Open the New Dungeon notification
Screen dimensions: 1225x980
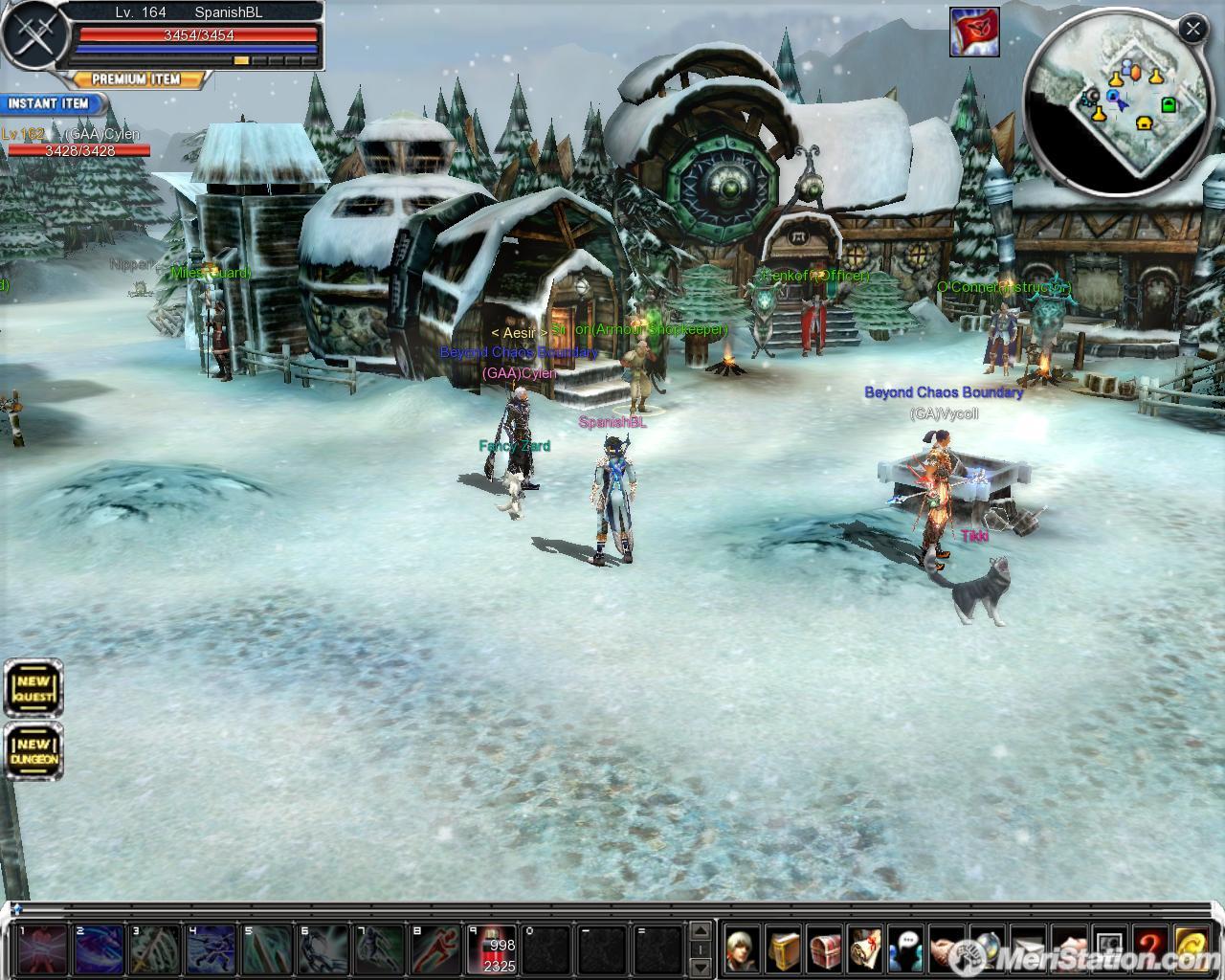(x=33, y=751)
